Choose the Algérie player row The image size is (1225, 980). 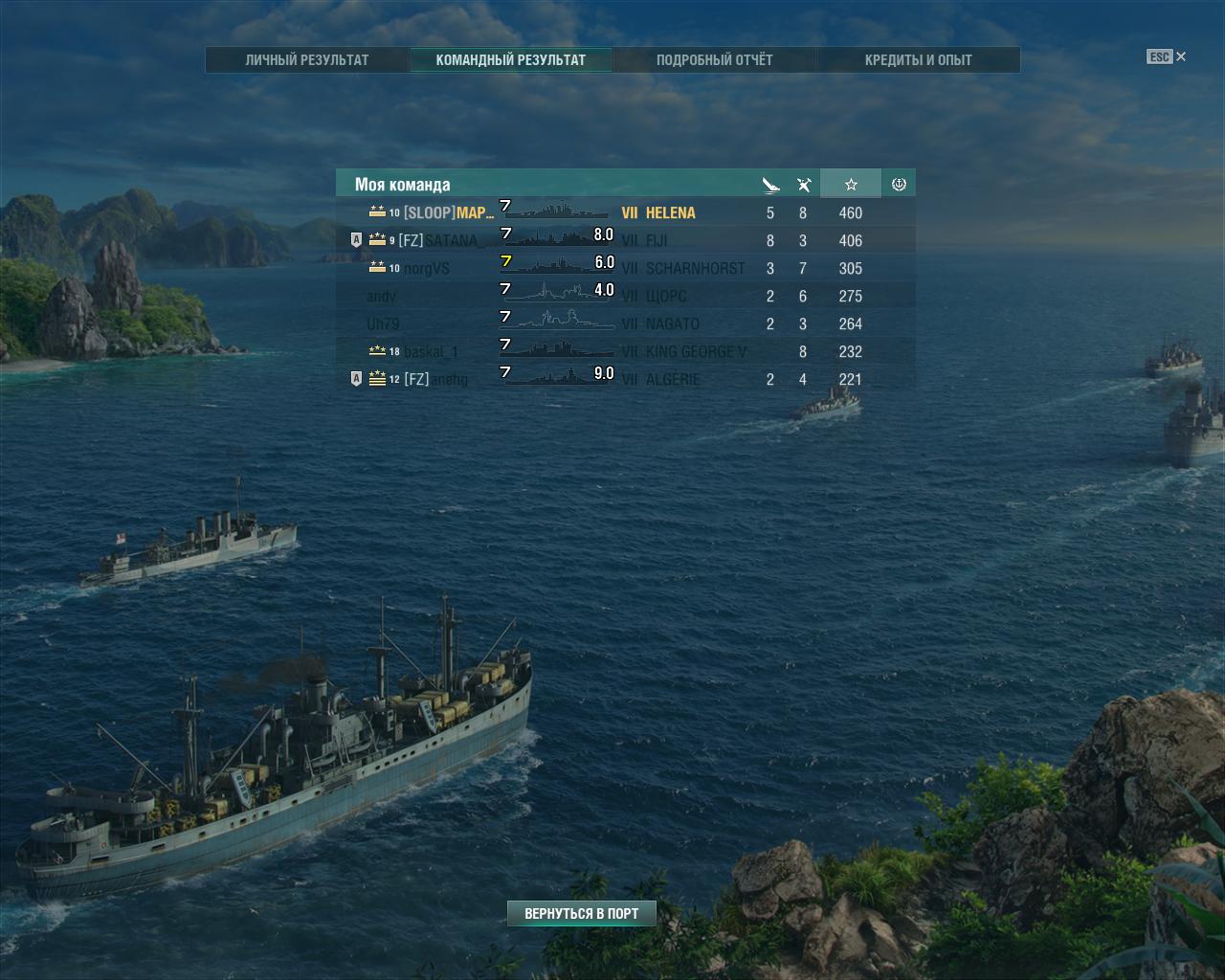[x=626, y=379]
